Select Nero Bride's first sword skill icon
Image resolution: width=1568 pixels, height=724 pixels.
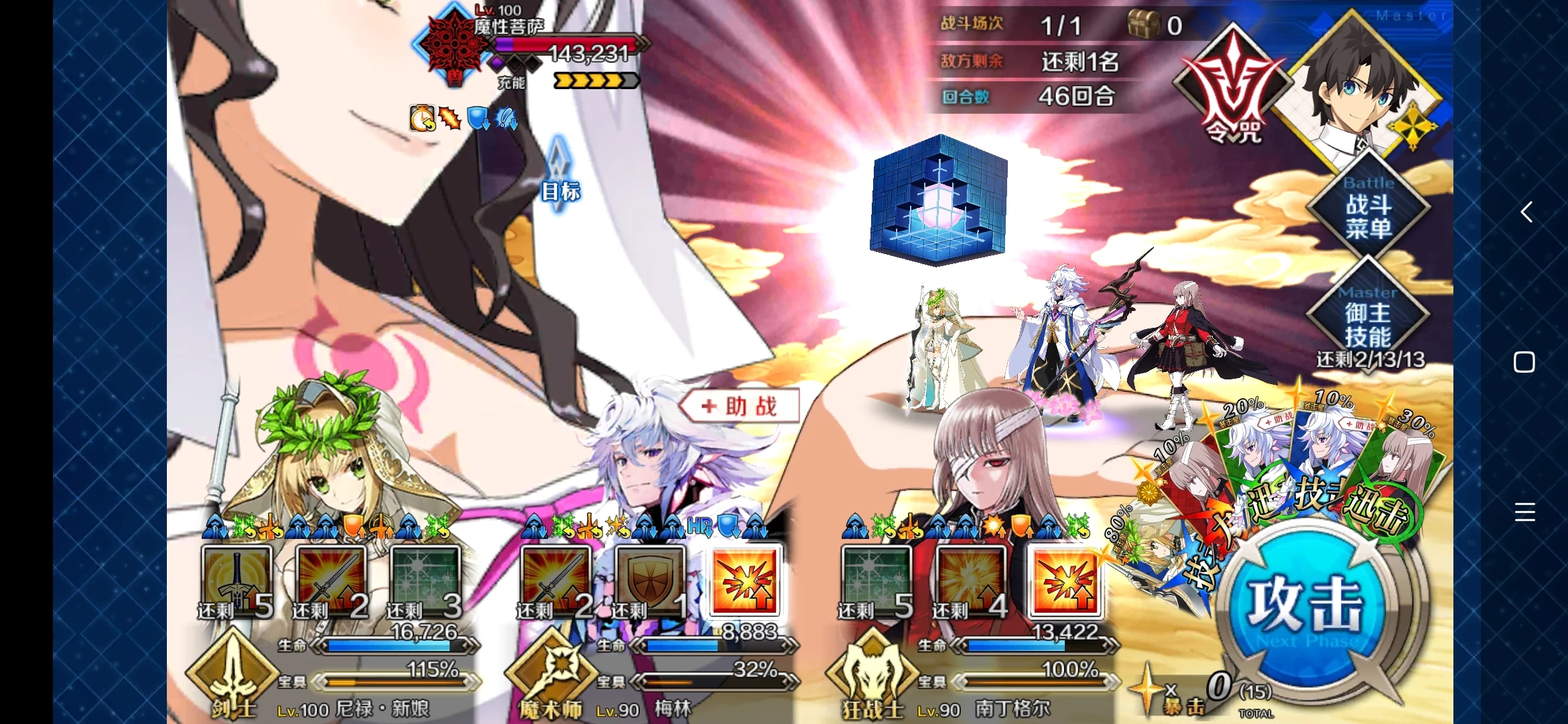[237, 581]
